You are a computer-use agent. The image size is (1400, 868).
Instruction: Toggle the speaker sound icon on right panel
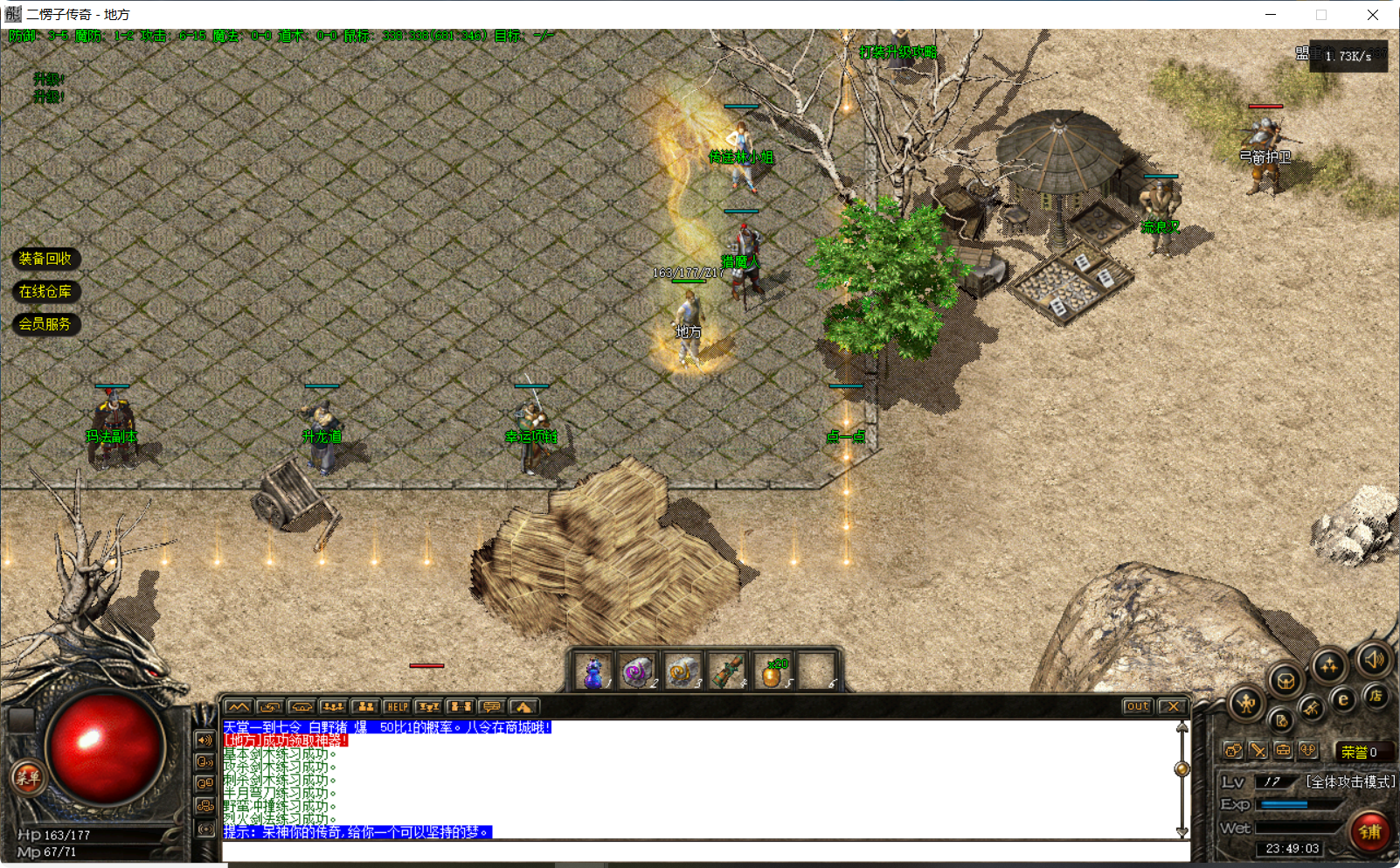pyautogui.click(x=1374, y=661)
